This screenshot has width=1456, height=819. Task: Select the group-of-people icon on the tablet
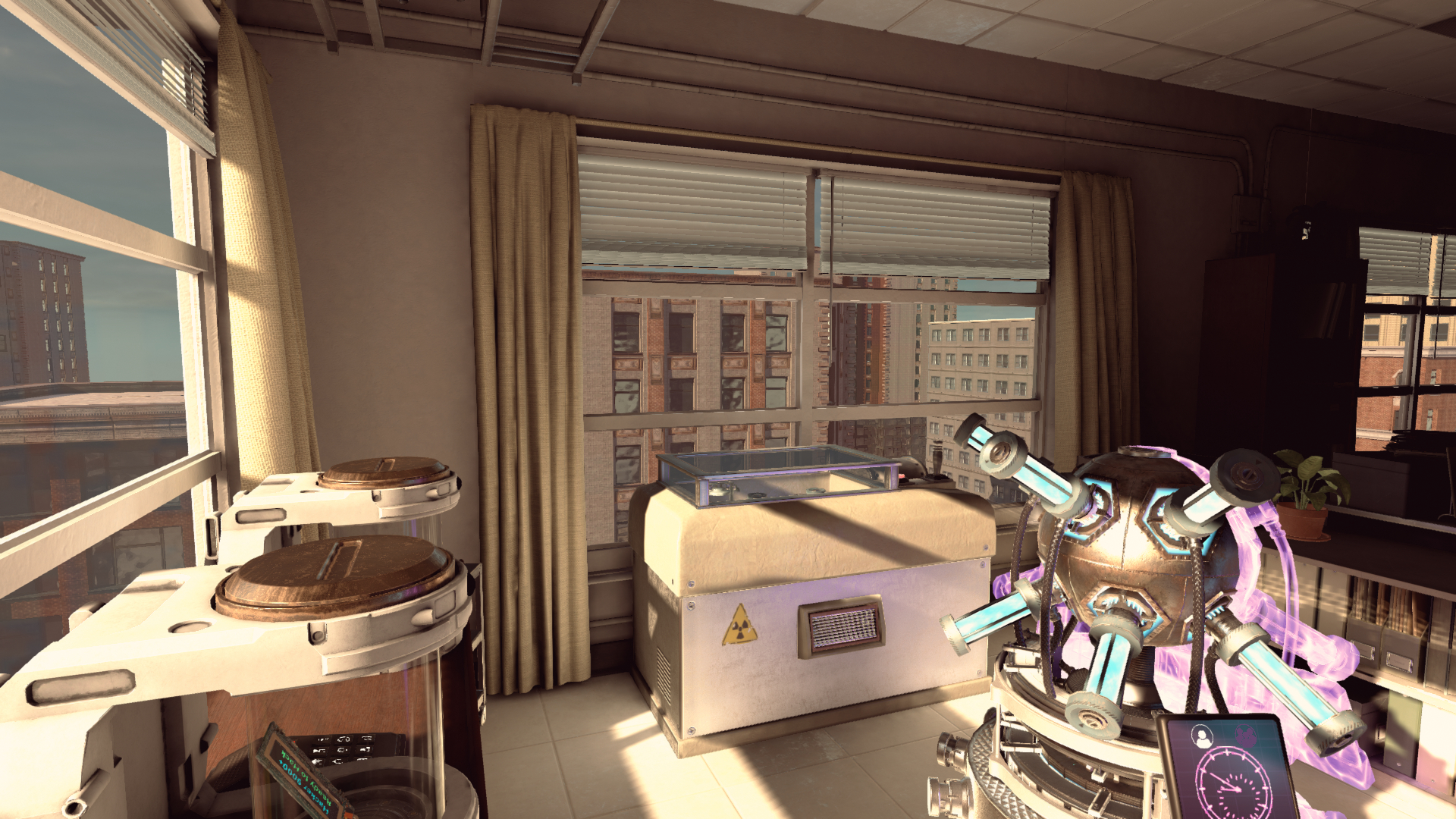tap(1247, 734)
